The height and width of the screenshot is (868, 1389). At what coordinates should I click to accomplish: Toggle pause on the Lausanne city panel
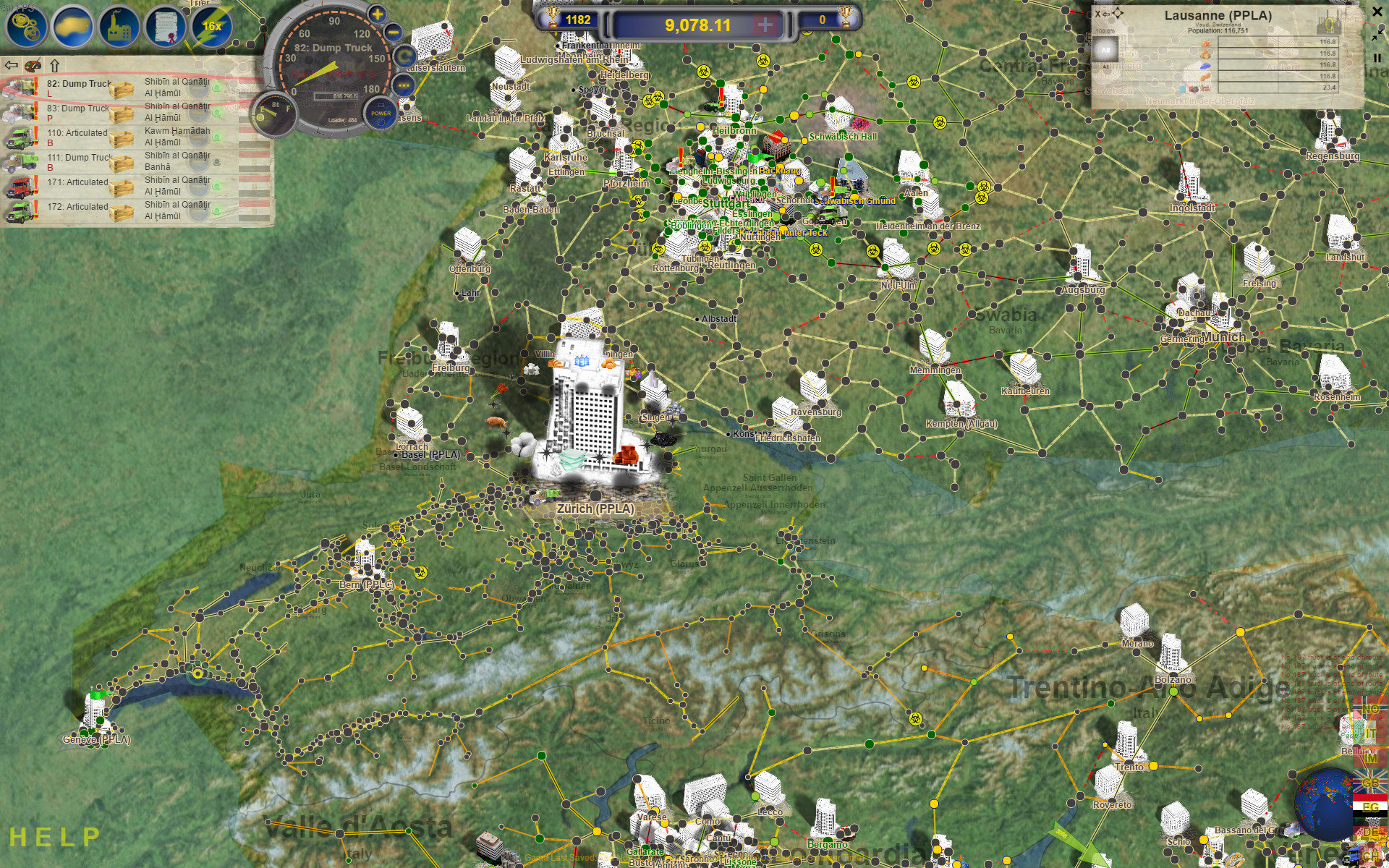[1377, 58]
